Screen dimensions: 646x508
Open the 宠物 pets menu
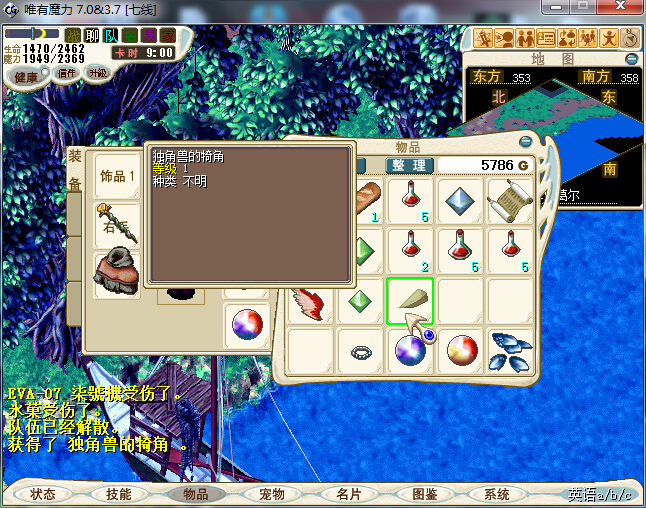(x=272, y=494)
